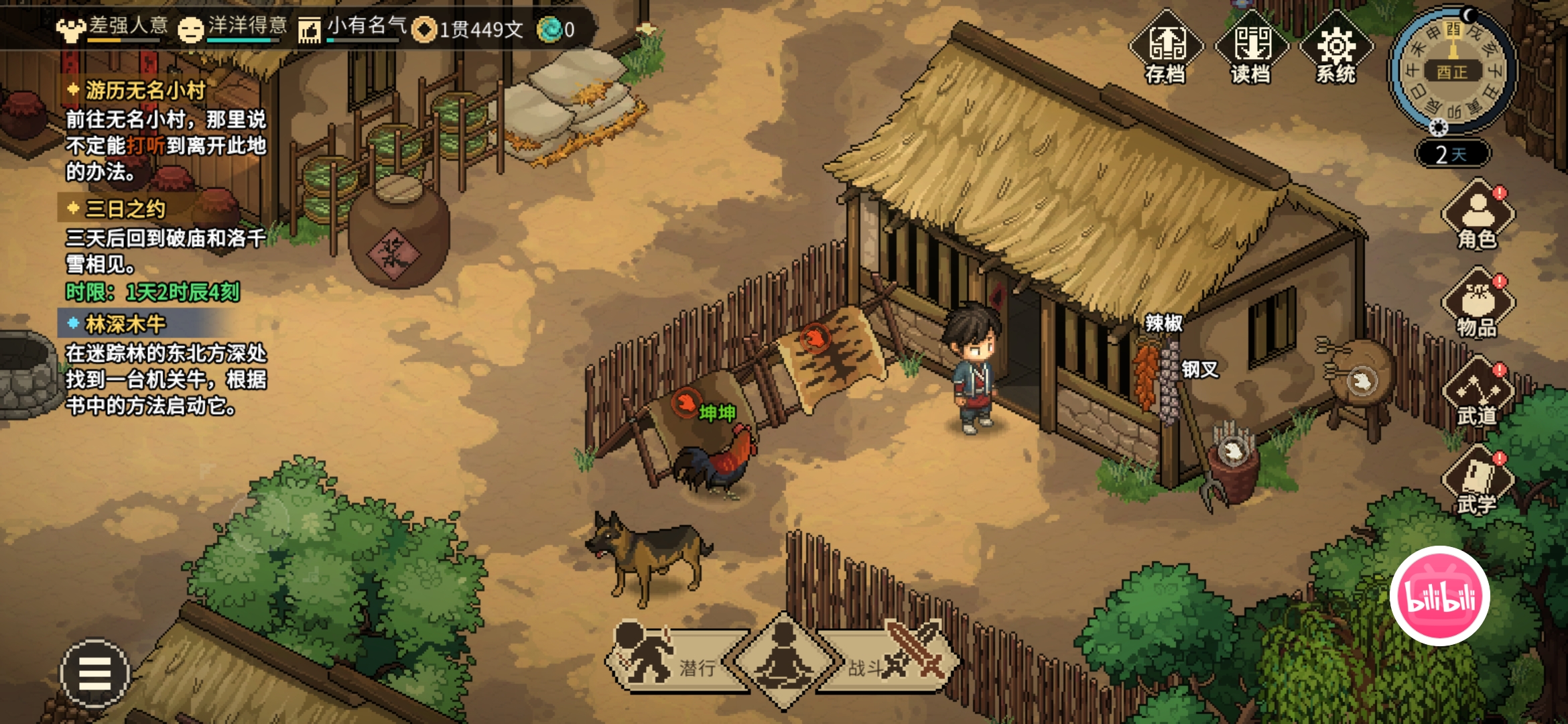Open the 存档 save game button
This screenshot has height=724, width=1568.
[x=1166, y=48]
